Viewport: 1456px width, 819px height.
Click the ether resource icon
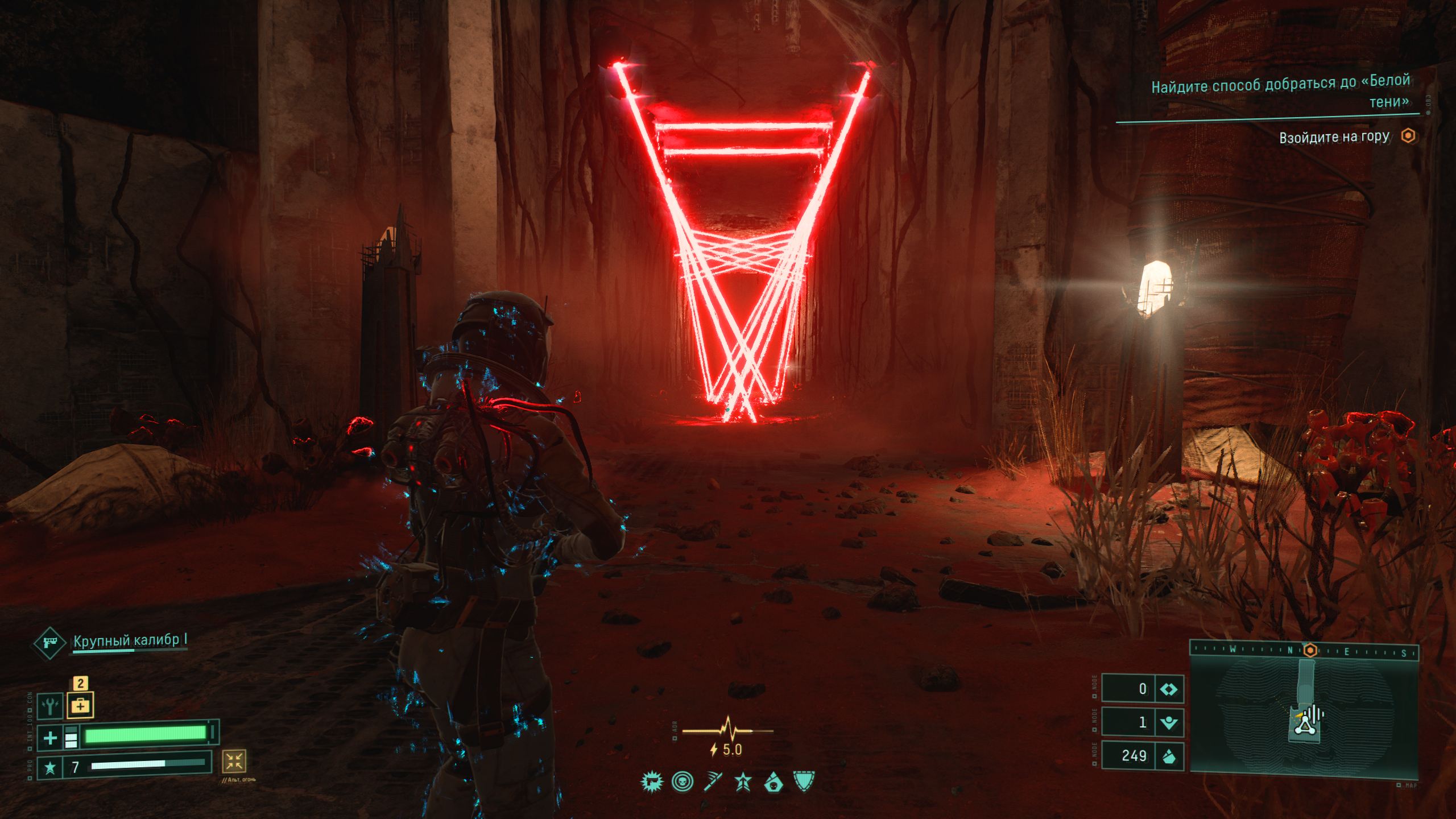pos(1168,723)
